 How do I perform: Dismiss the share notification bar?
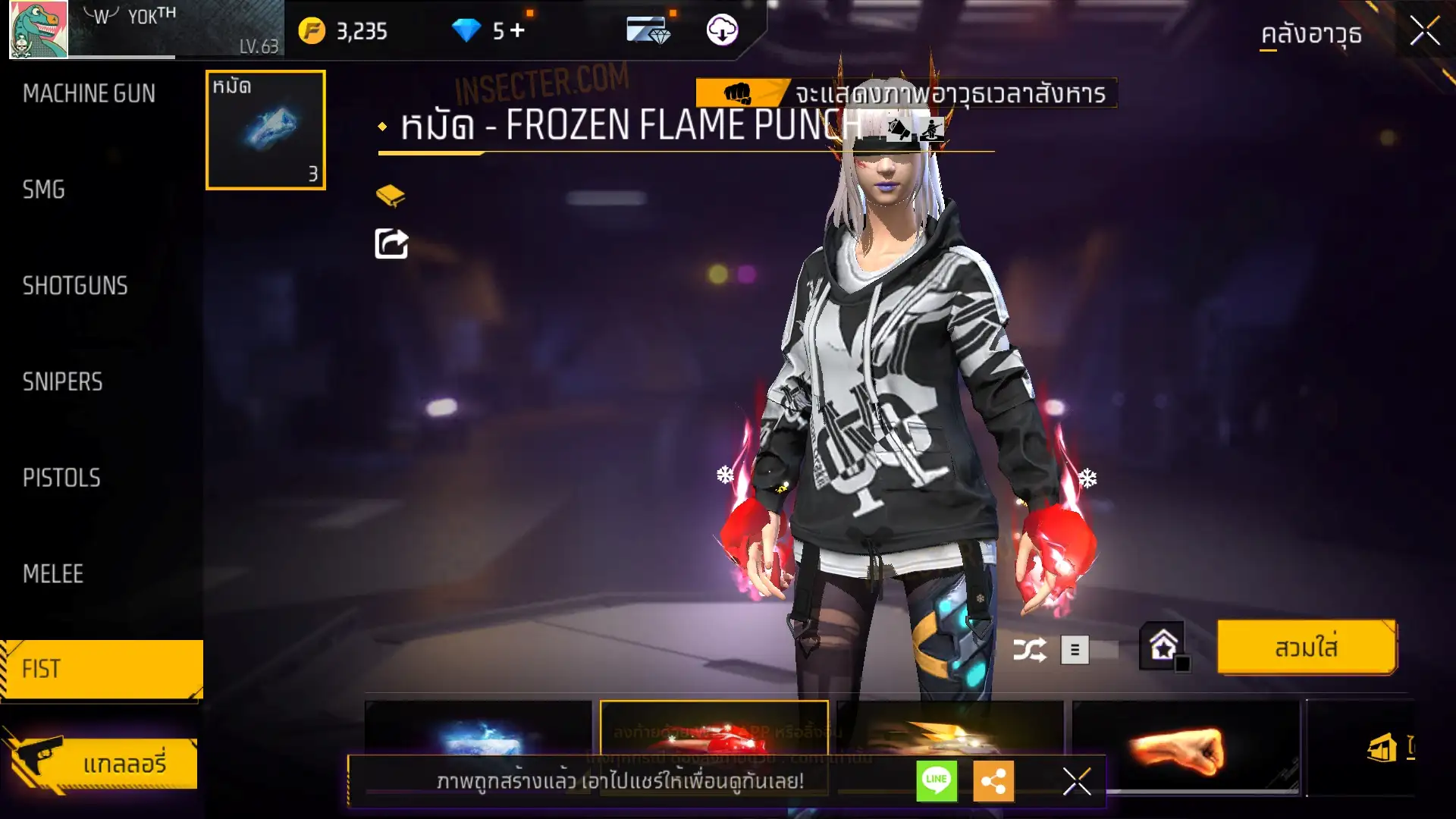coord(1076,780)
